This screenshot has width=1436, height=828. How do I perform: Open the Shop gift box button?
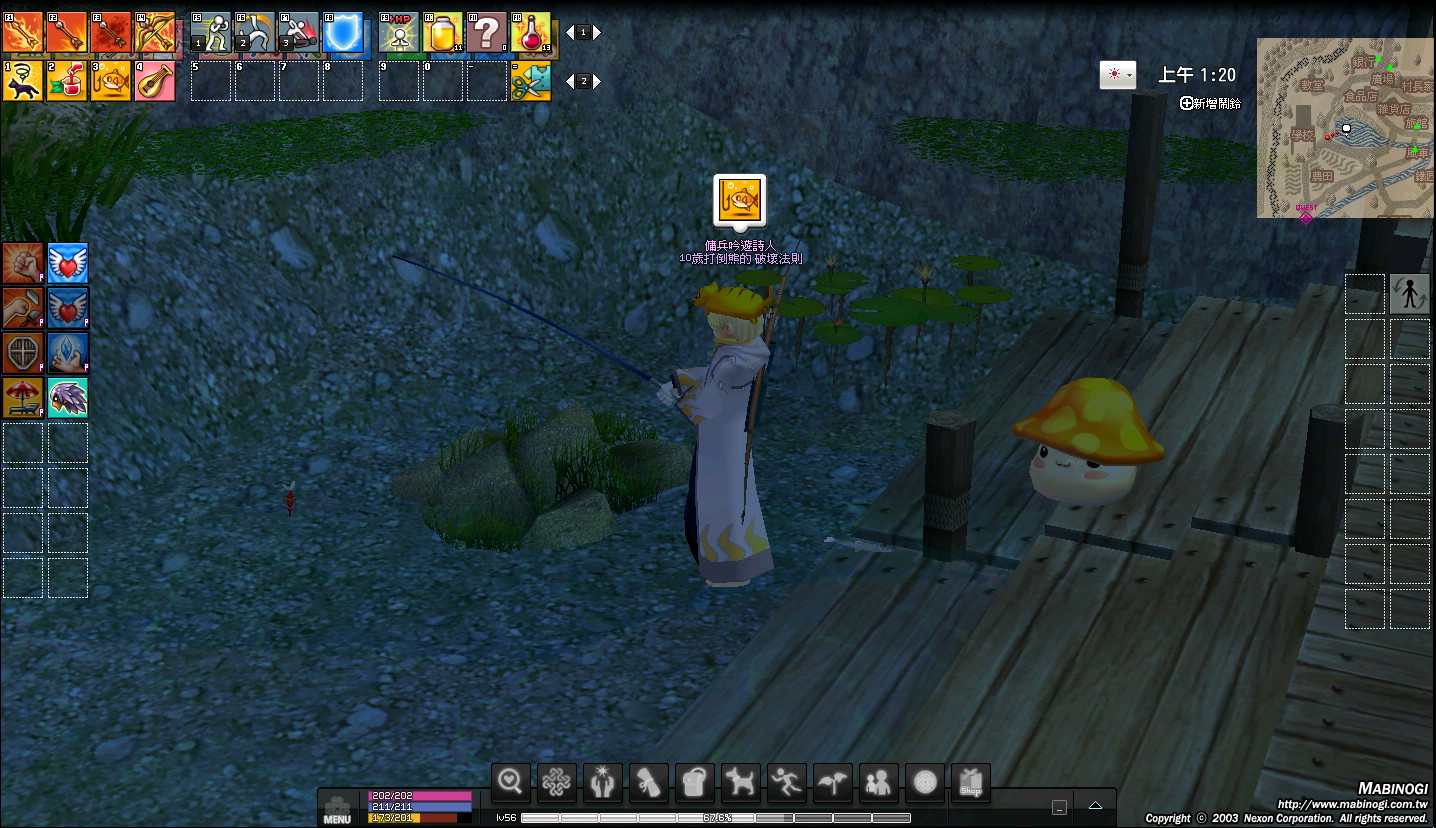click(x=971, y=782)
